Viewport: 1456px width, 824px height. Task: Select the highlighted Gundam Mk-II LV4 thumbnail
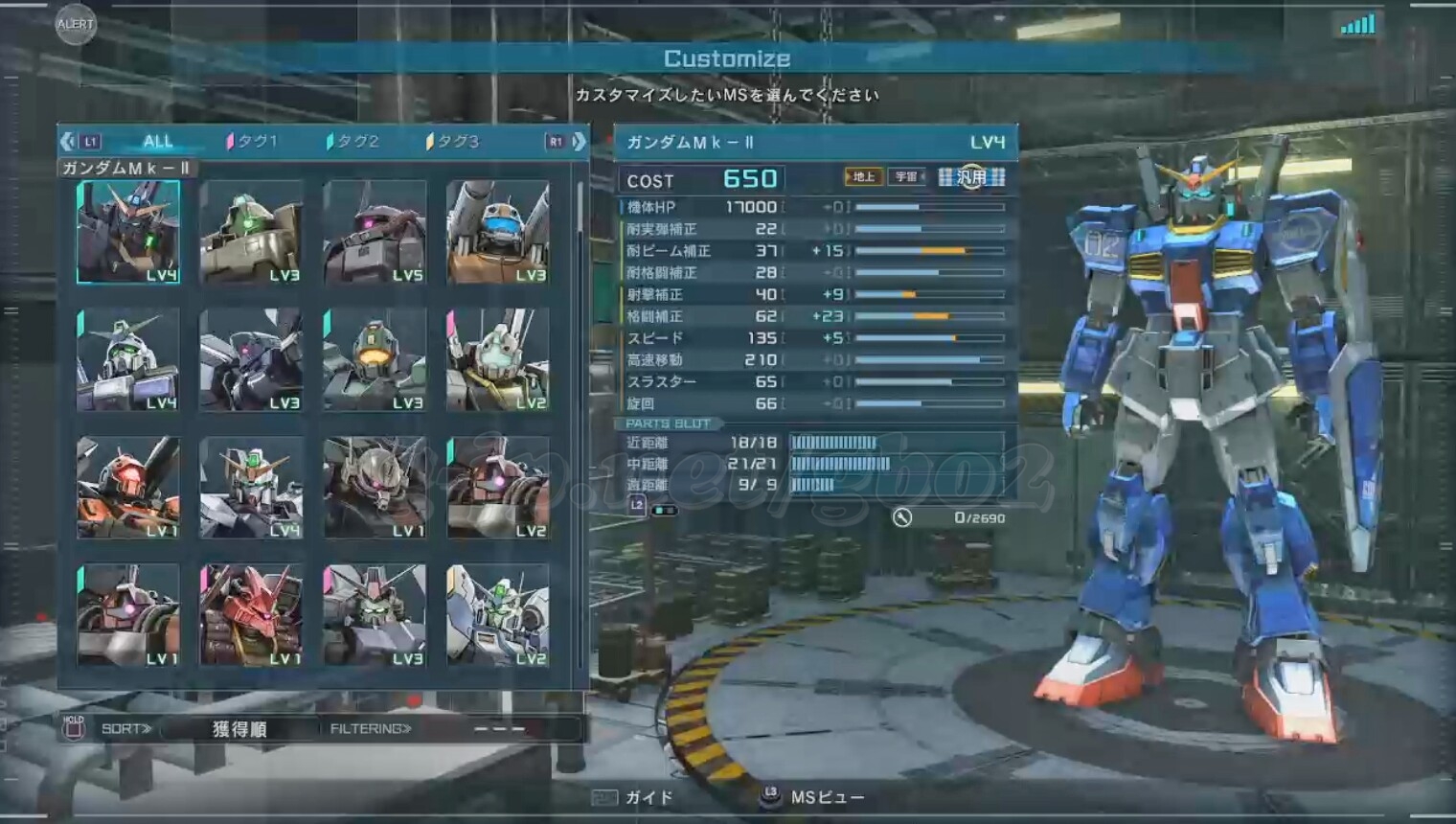pos(128,233)
